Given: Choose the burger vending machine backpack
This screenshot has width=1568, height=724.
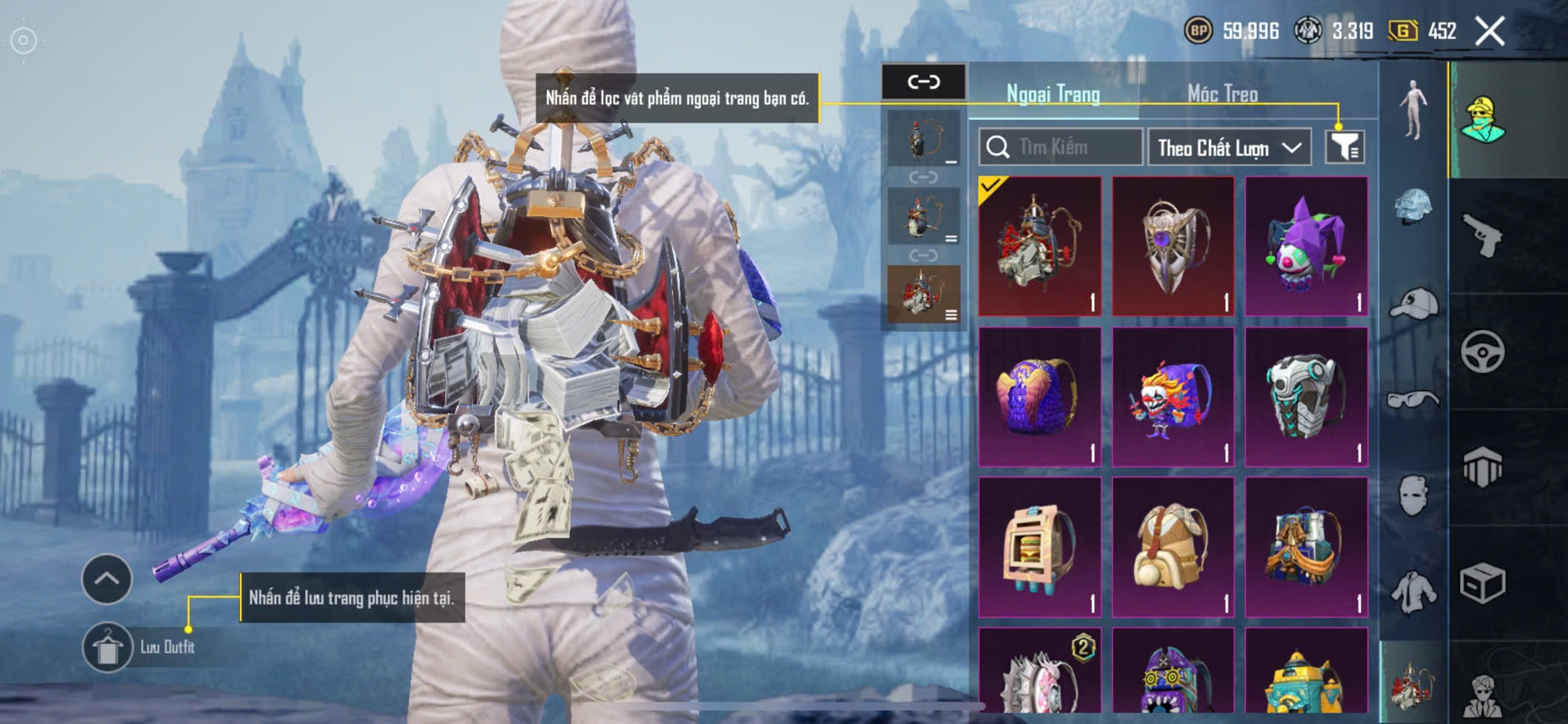Looking at the screenshot, I should click(x=1040, y=548).
